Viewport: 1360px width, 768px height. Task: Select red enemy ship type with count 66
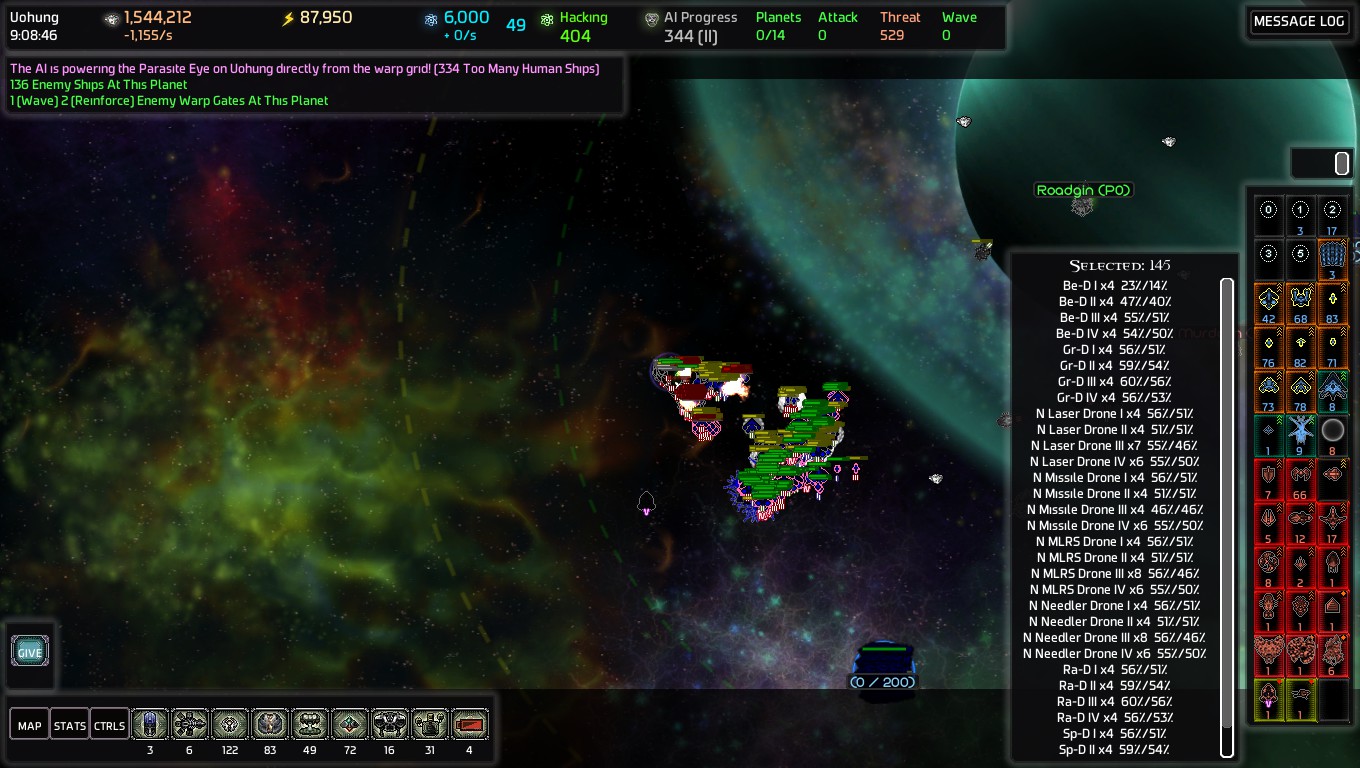(x=1300, y=476)
